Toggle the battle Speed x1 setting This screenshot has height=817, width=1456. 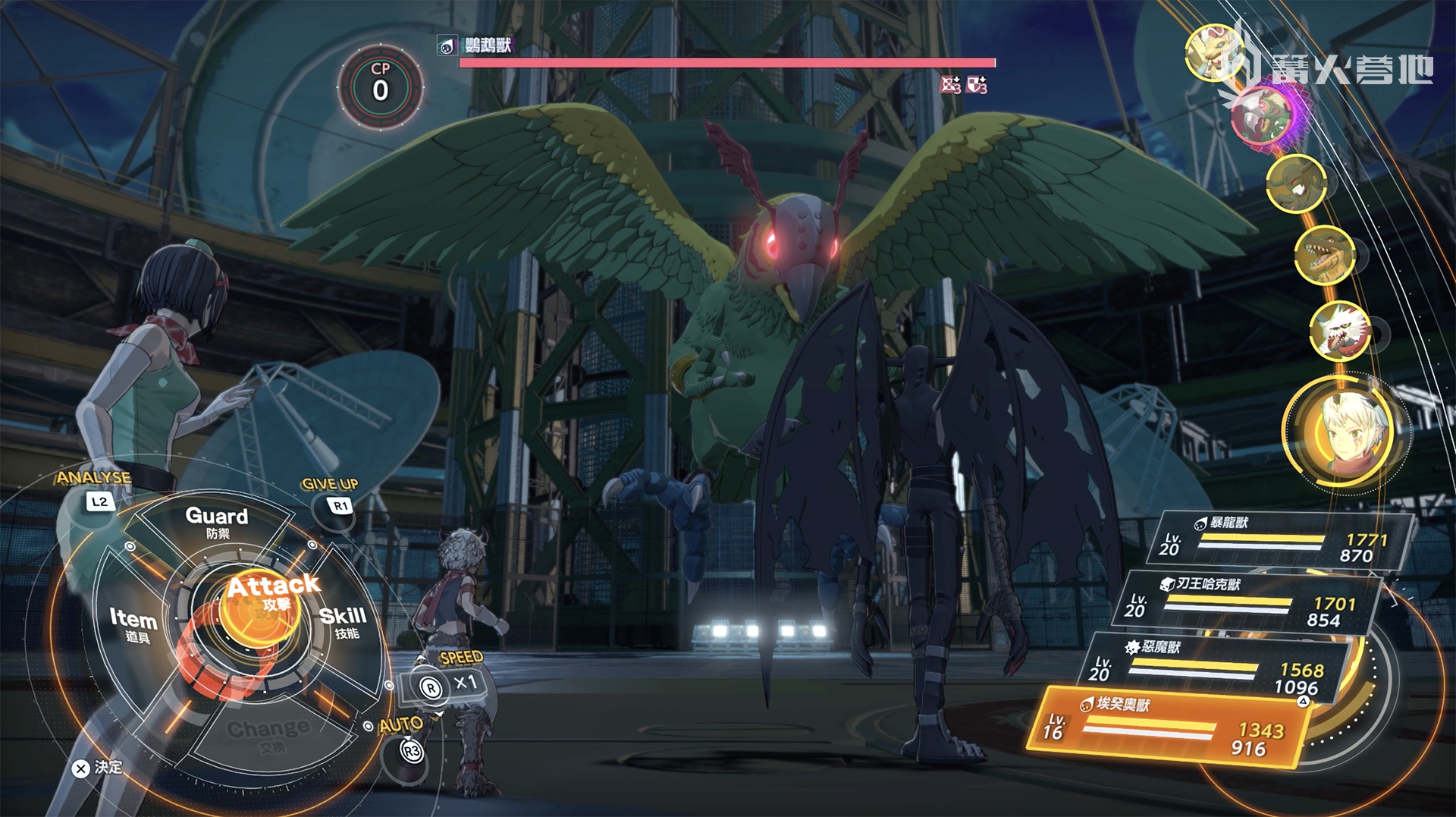point(447,684)
